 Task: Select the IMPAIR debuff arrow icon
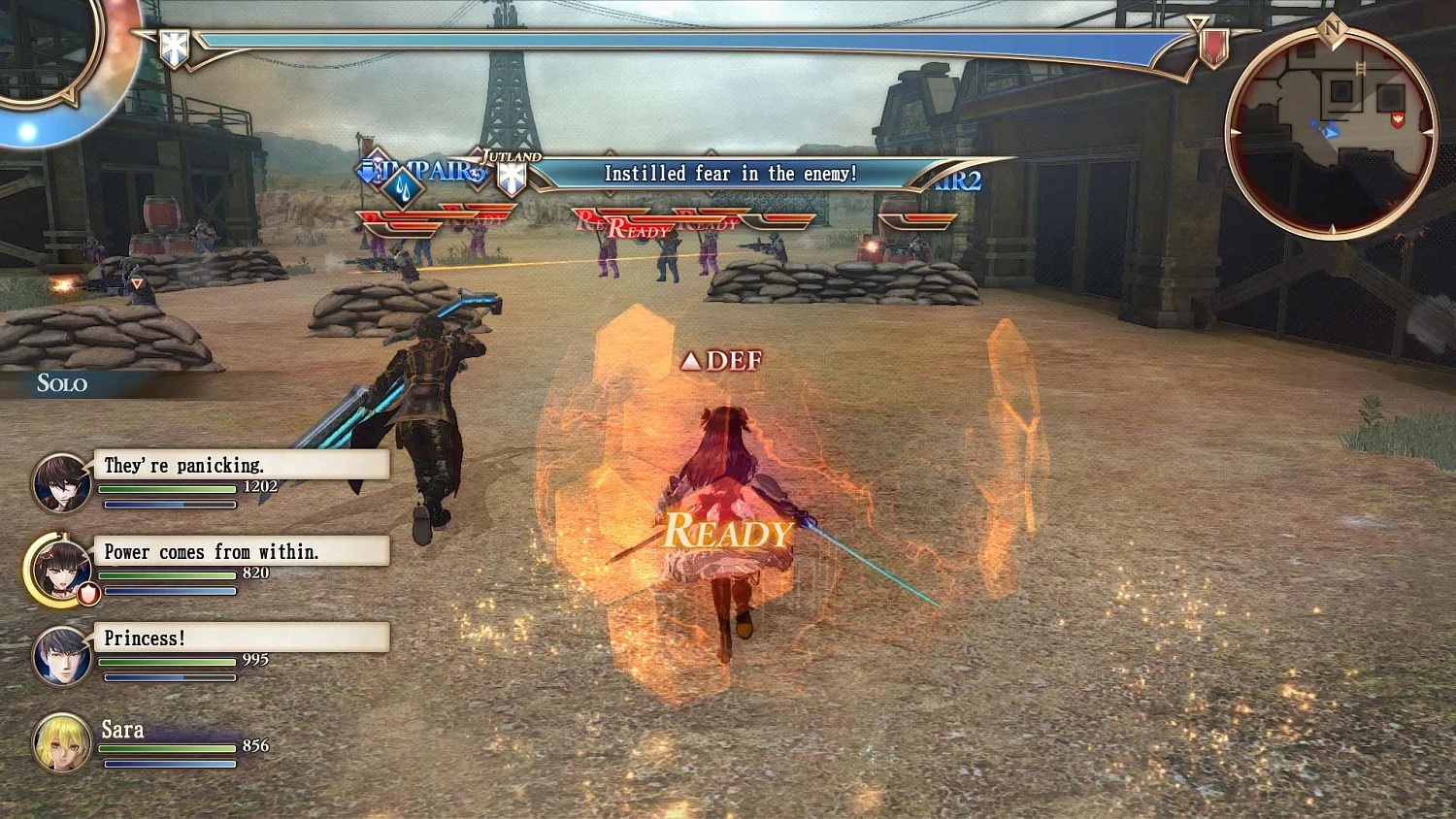(369, 171)
